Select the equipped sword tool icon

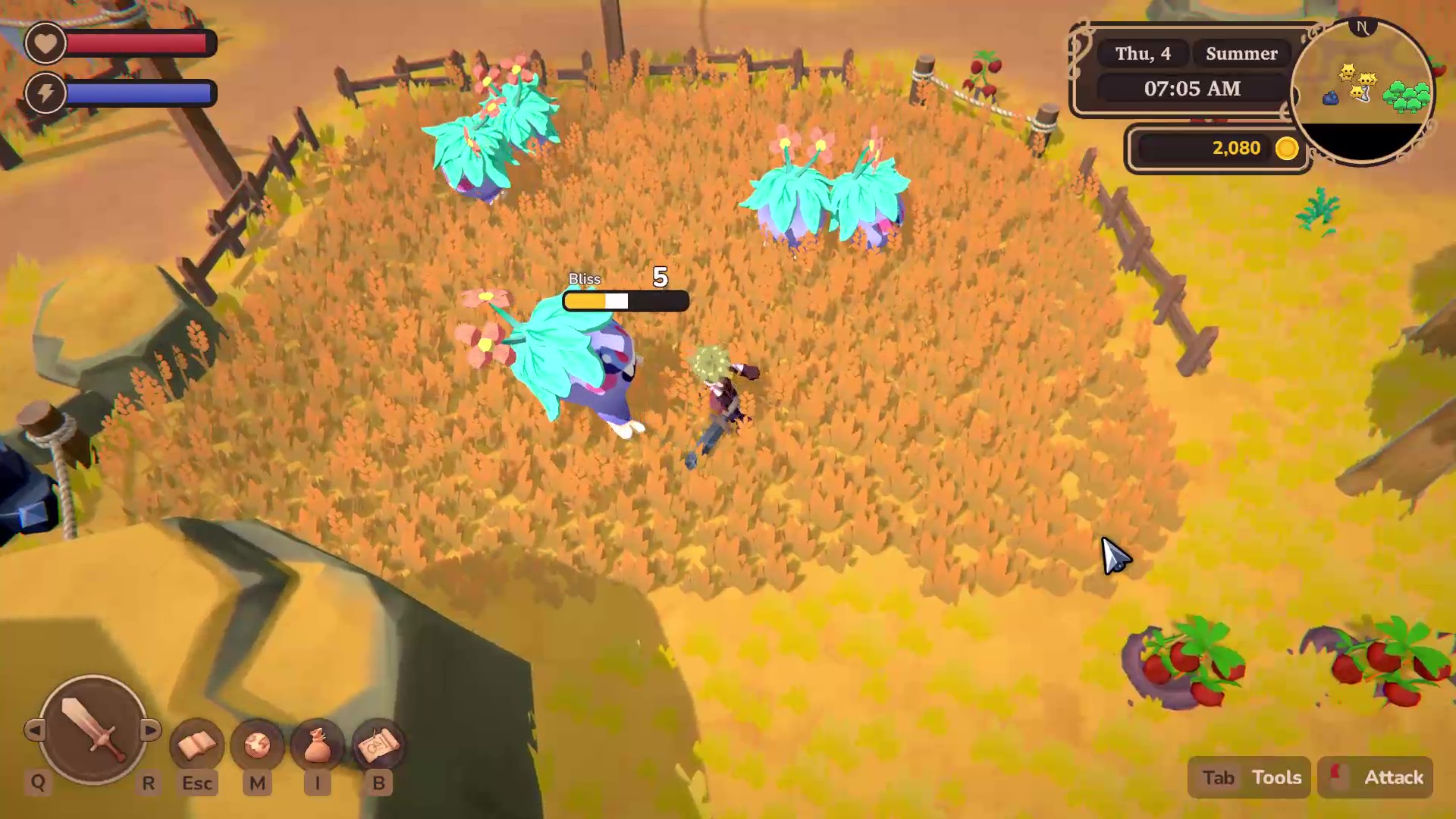point(93,730)
